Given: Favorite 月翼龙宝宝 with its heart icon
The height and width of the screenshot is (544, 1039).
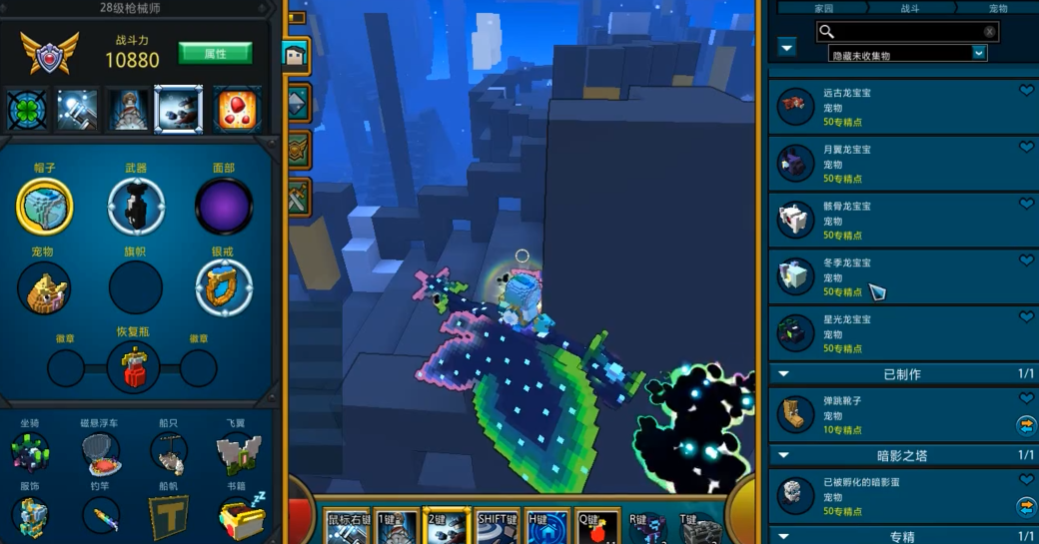Looking at the screenshot, I should (1026, 147).
